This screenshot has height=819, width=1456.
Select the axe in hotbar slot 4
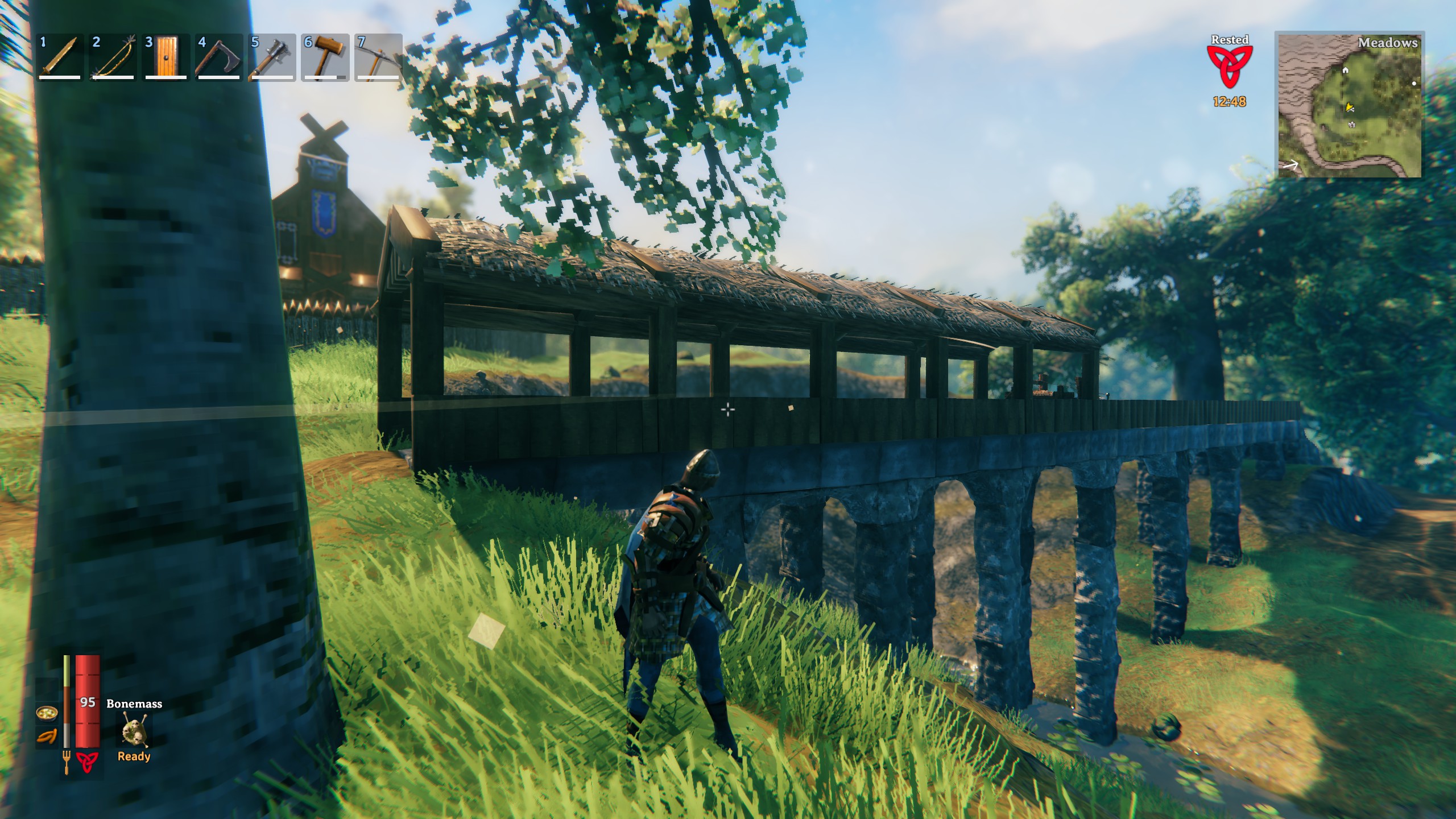coord(218,57)
